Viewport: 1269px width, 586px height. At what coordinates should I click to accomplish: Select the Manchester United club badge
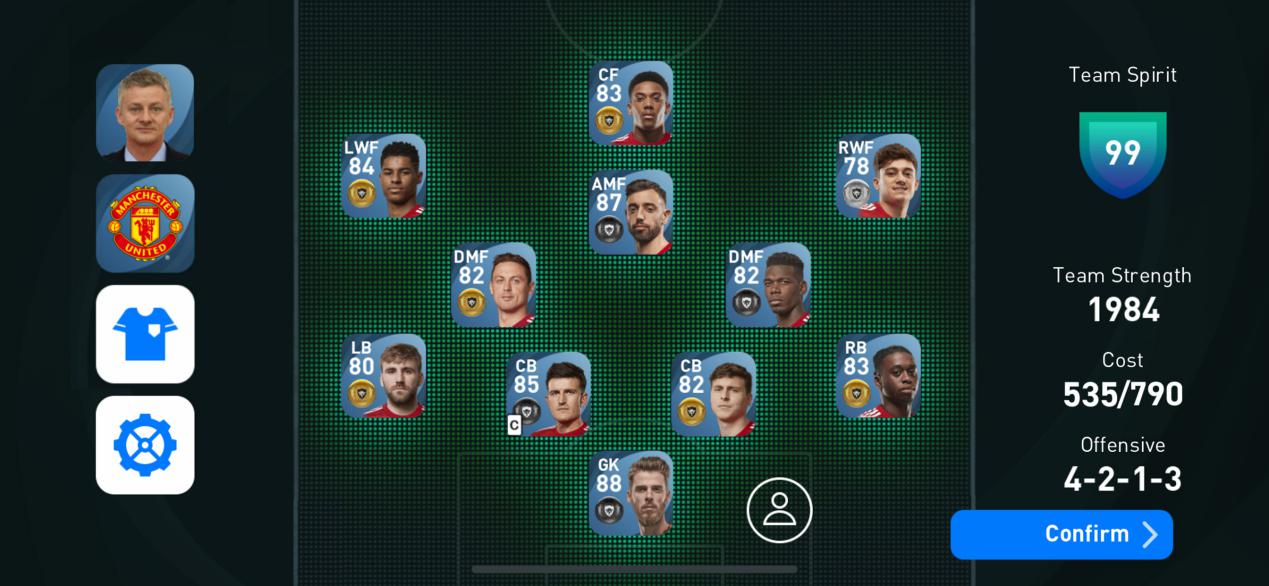pyautogui.click(x=145, y=223)
